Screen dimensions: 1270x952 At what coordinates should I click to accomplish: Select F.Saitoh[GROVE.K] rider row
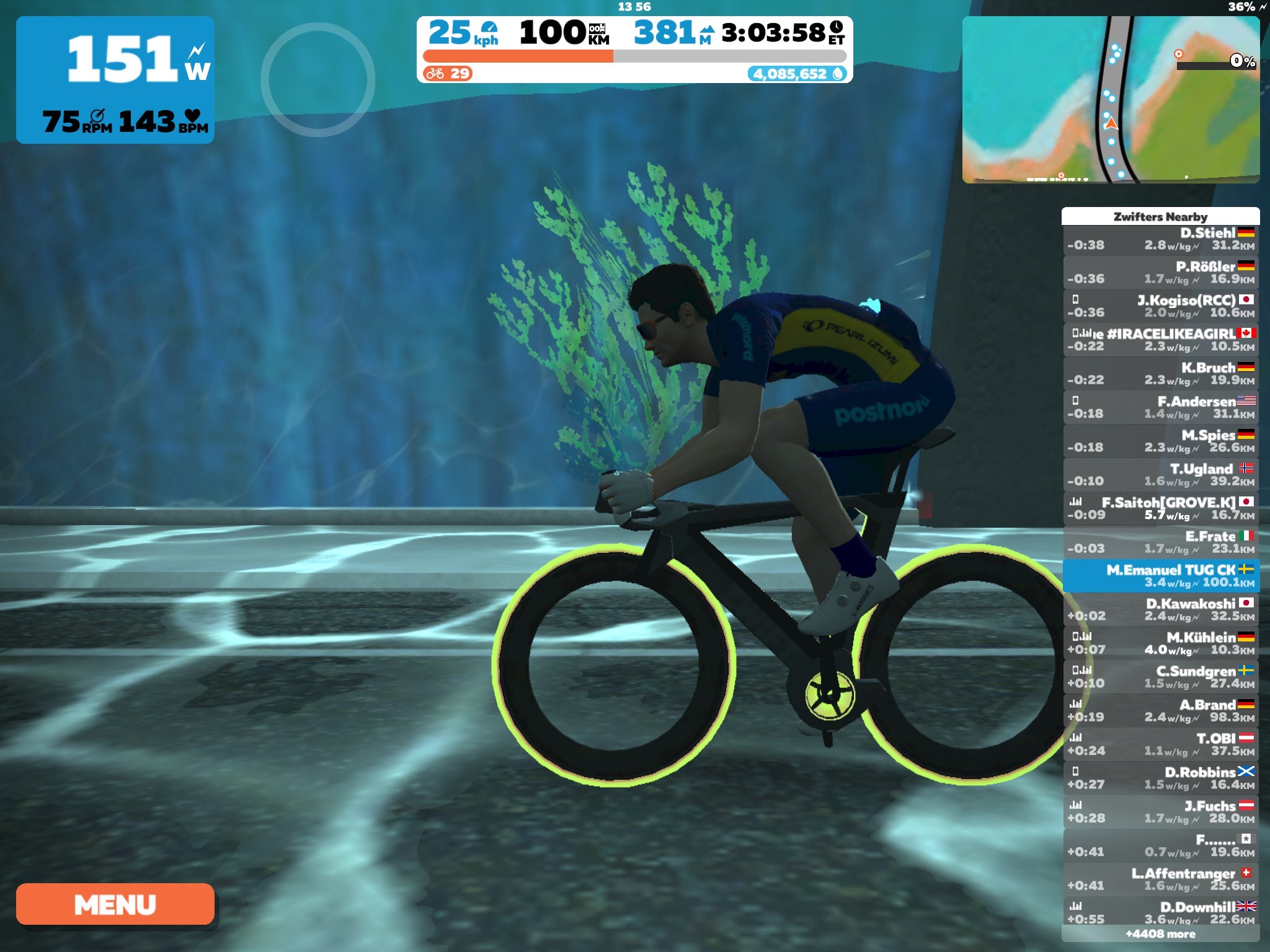pos(1160,509)
